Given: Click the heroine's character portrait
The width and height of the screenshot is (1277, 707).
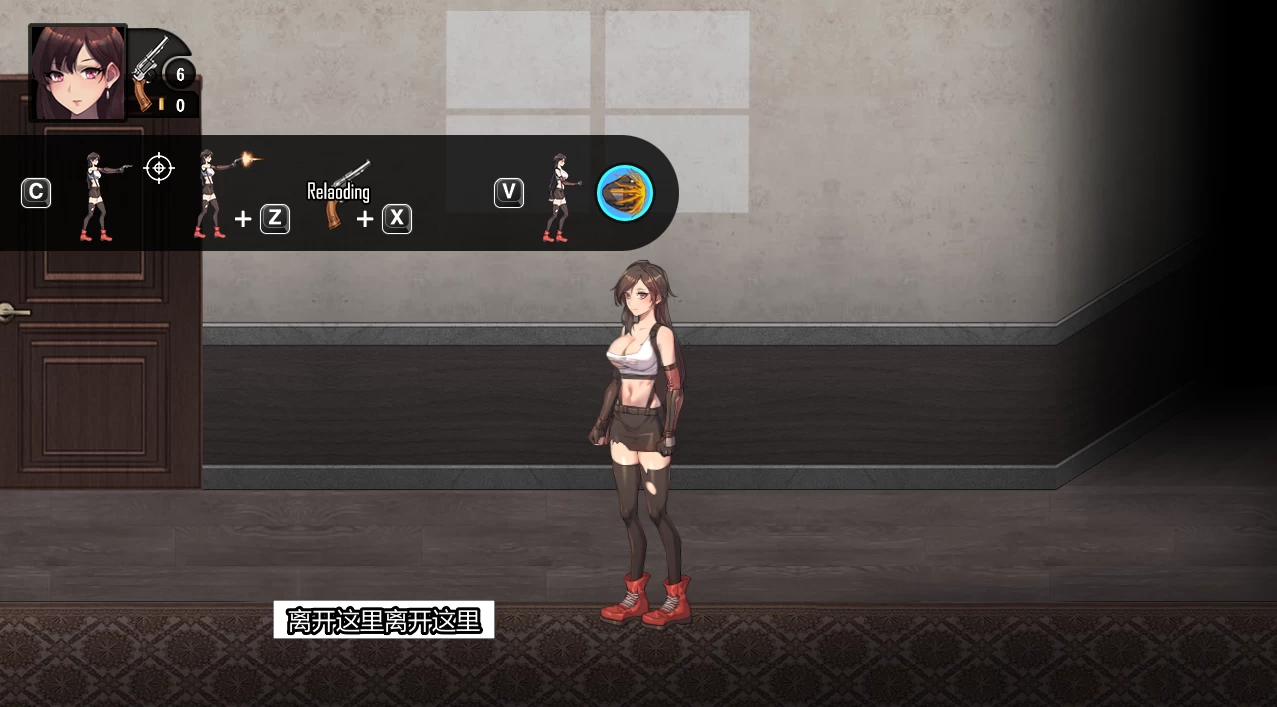Looking at the screenshot, I should coord(78,73).
